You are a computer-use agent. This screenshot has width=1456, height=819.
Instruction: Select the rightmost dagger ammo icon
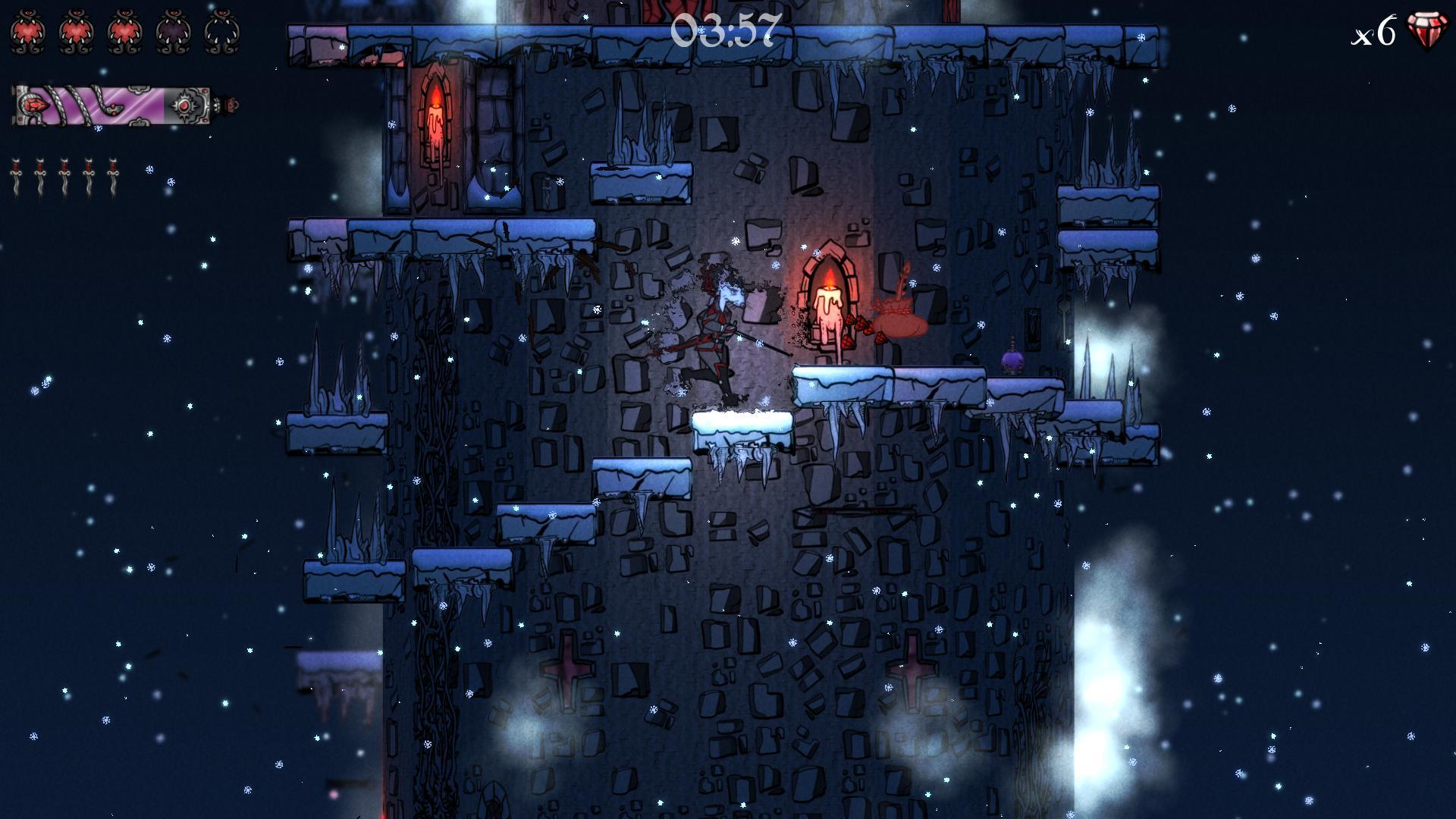(113, 175)
